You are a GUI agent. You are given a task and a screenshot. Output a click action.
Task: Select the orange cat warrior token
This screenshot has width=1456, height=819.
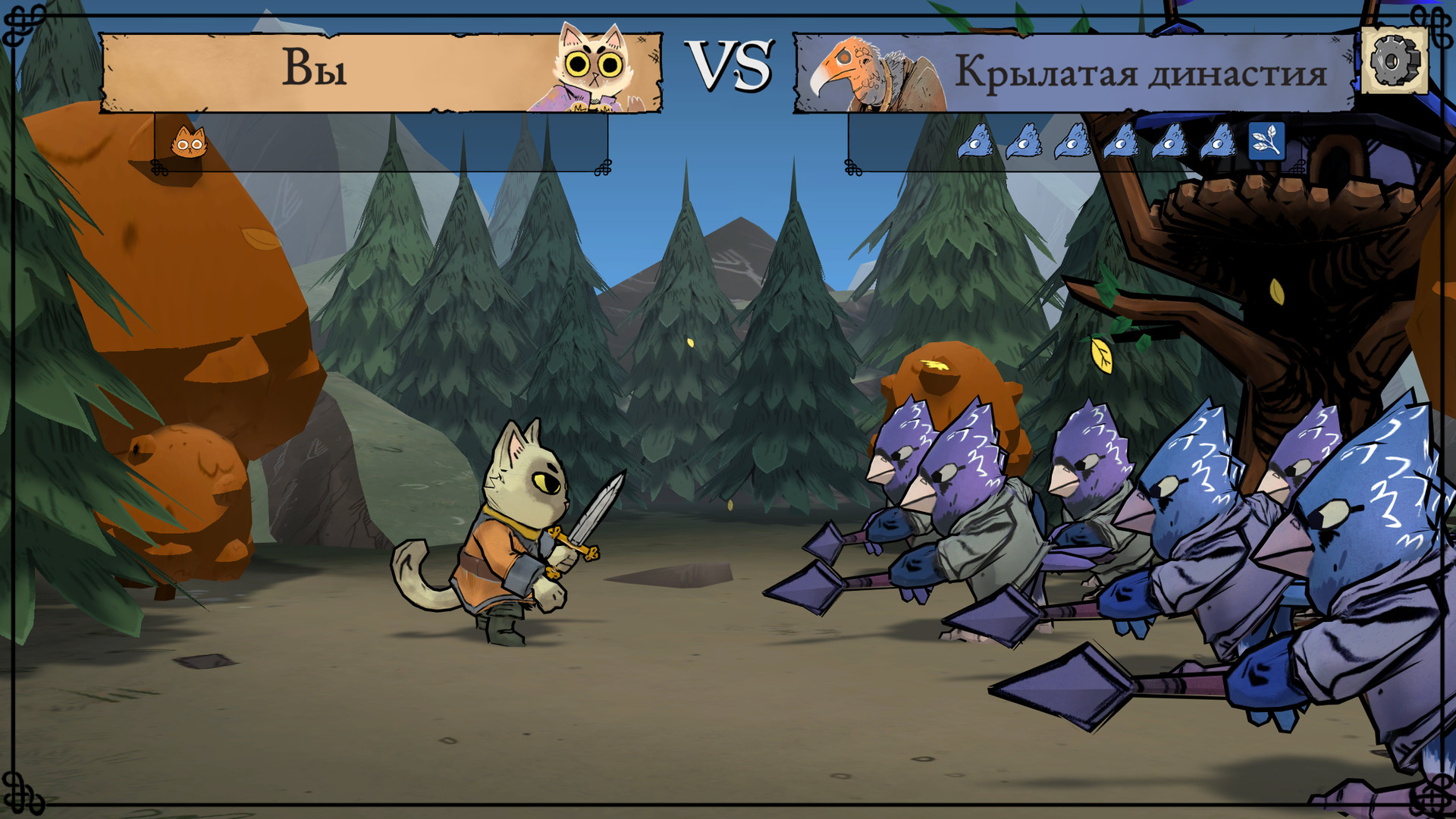click(189, 142)
